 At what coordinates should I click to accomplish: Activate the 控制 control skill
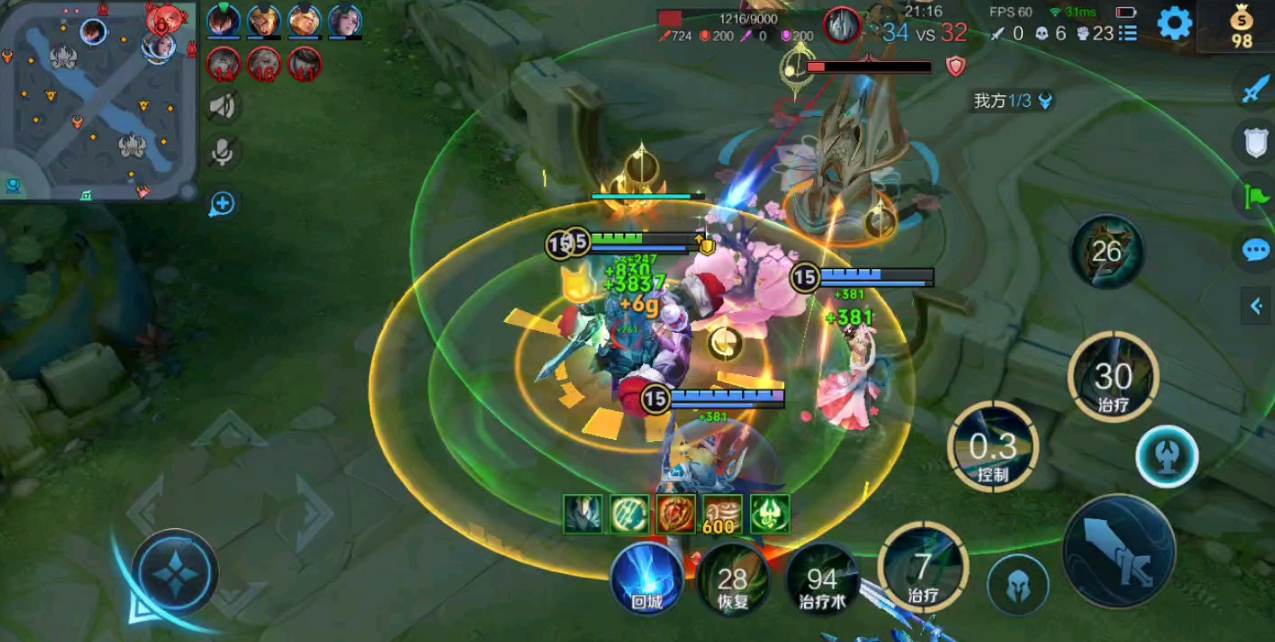(993, 448)
